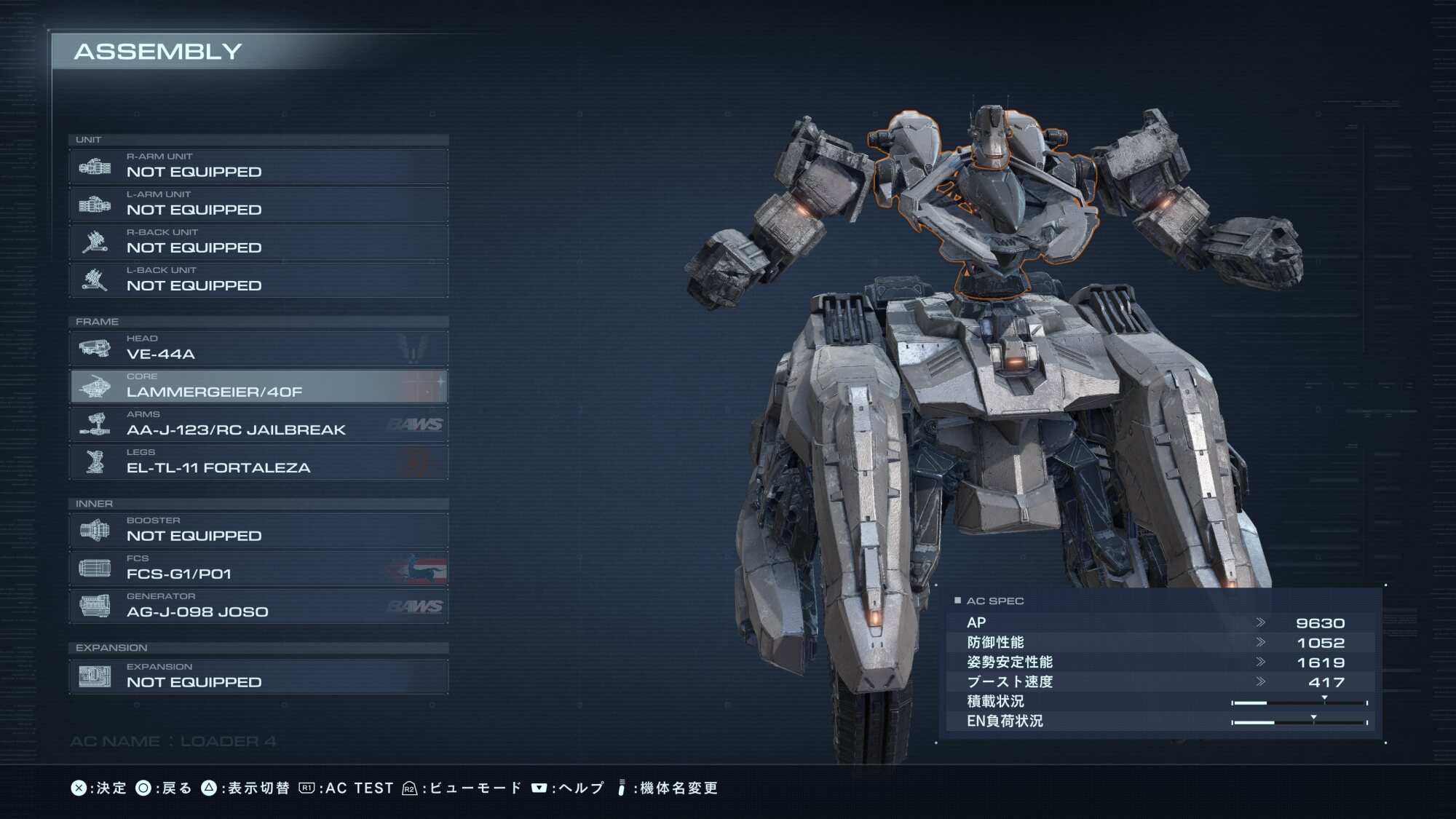Select the R-ARM UNIT slot
The height and width of the screenshot is (819, 1456).
258,167
